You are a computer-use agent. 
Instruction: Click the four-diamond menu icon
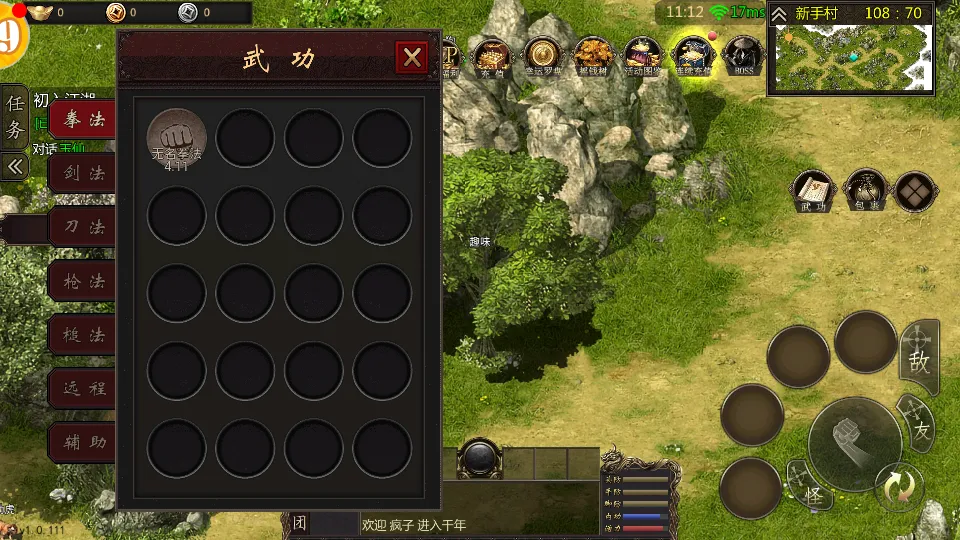915,191
